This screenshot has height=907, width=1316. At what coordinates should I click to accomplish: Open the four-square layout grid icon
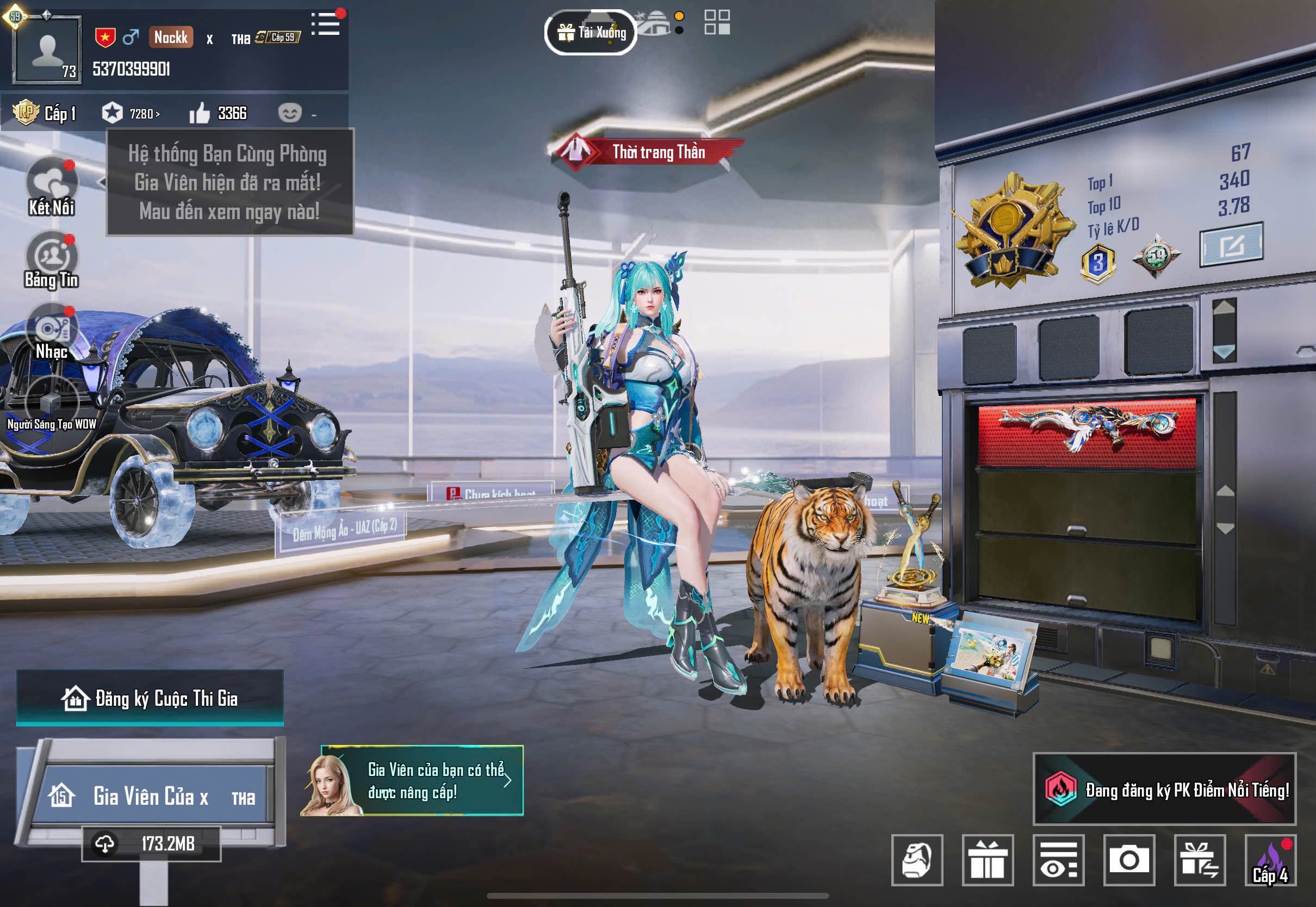pyautogui.click(x=717, y=23)
